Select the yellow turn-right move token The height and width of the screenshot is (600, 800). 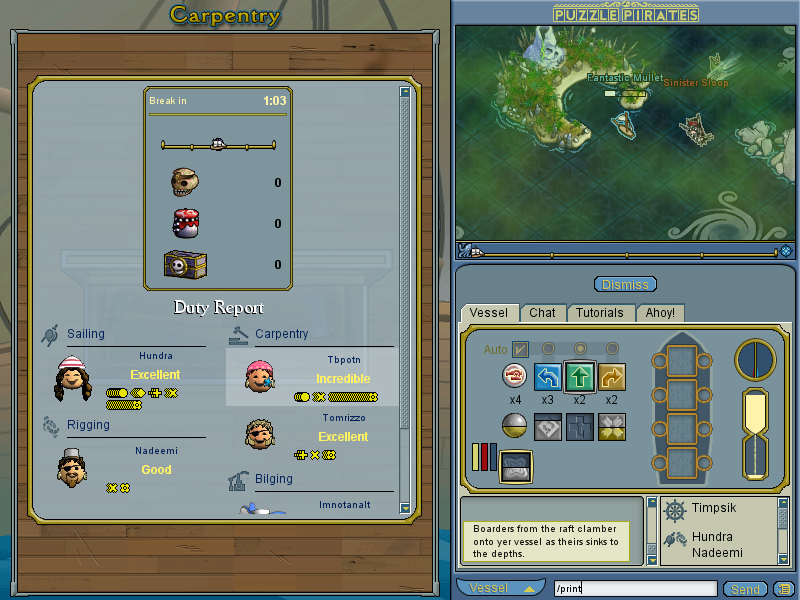point(612,376)
